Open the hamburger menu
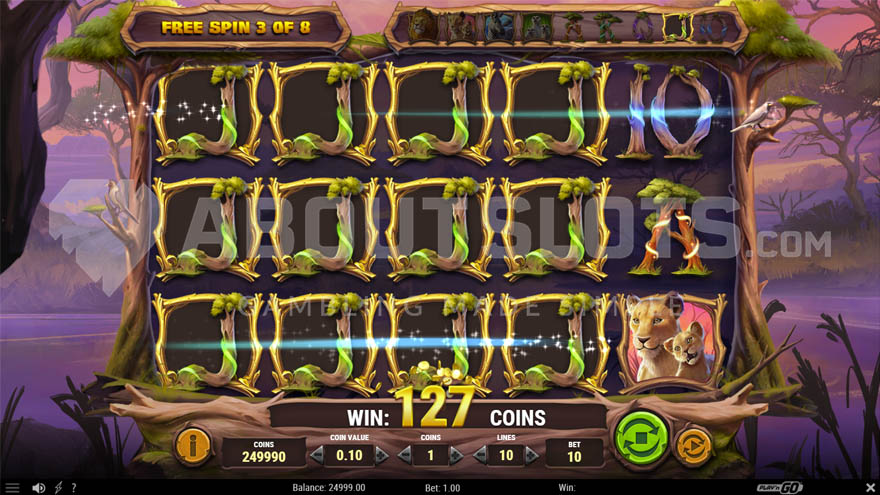The image size is (880, 495). (x=12, y=487)
